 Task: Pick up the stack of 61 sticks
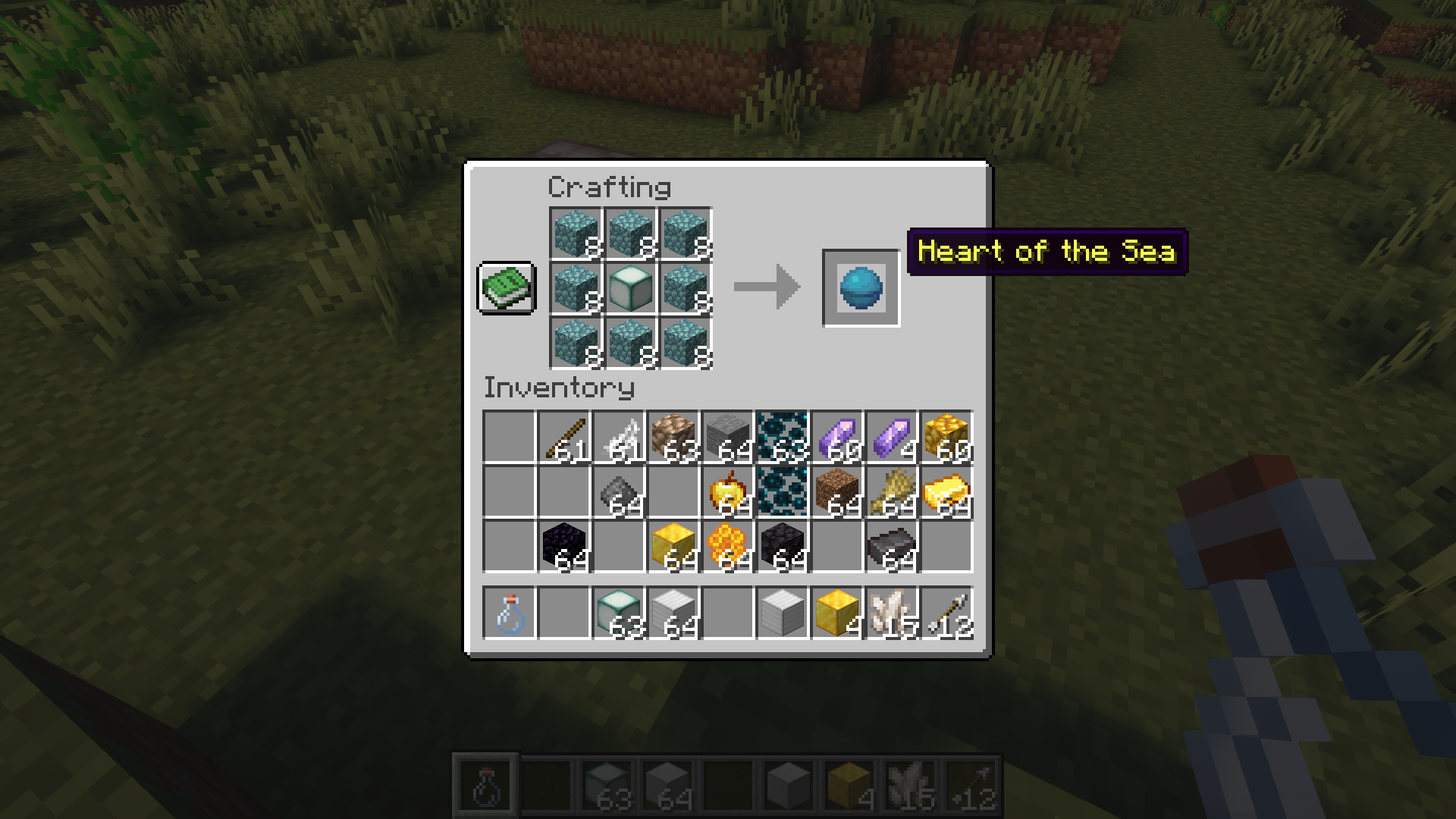564,438
